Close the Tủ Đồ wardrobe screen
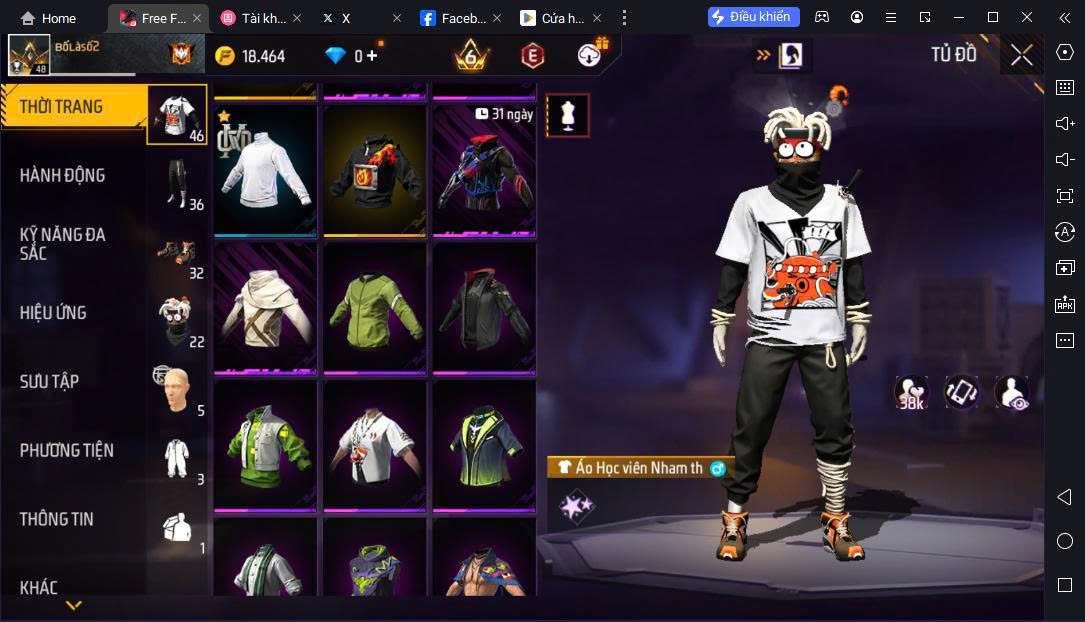This screenshot has height=622, width=1085. tap(1021, 55)
